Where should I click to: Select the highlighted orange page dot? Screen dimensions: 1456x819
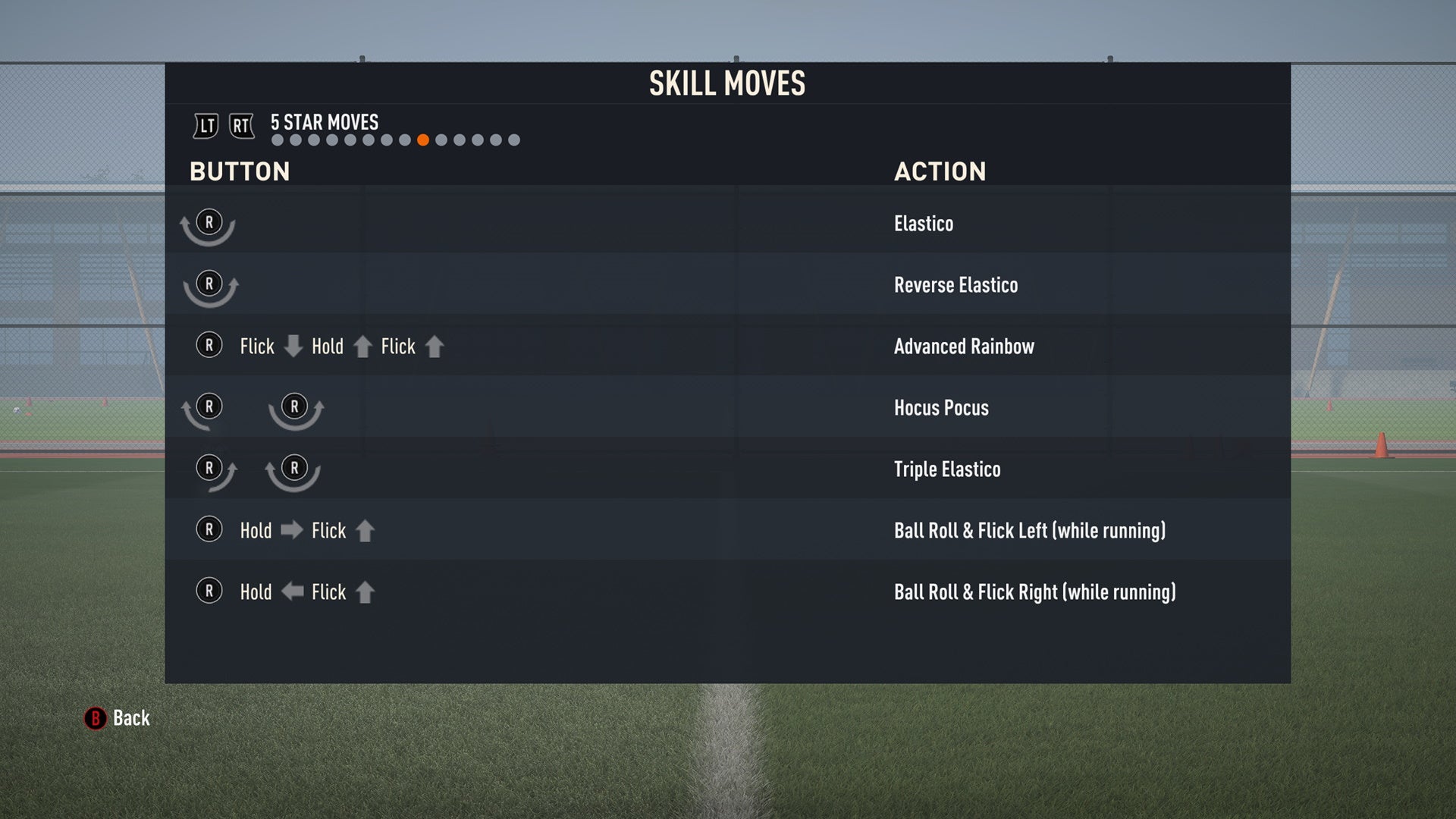click(x=423, y=140)
